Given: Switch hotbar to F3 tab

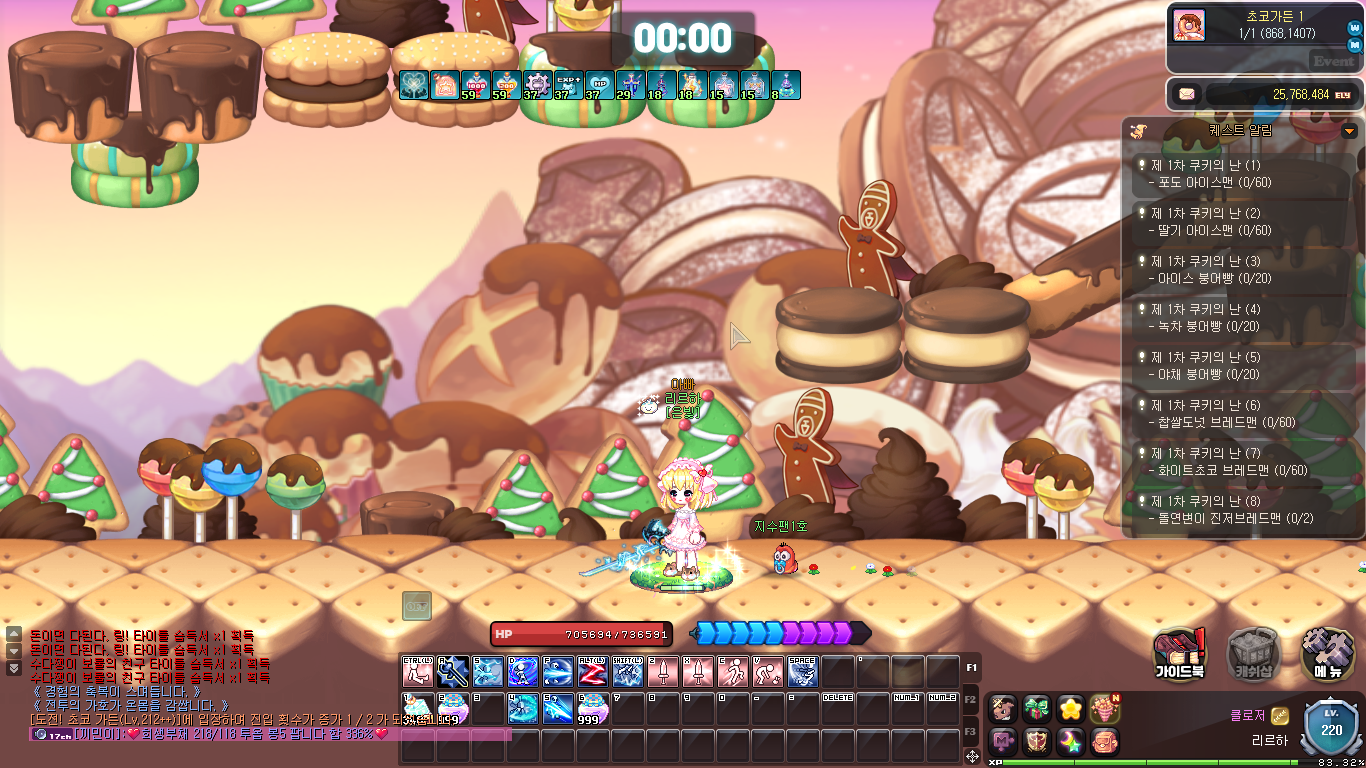Looking at the screenshot, I should 971,732.
